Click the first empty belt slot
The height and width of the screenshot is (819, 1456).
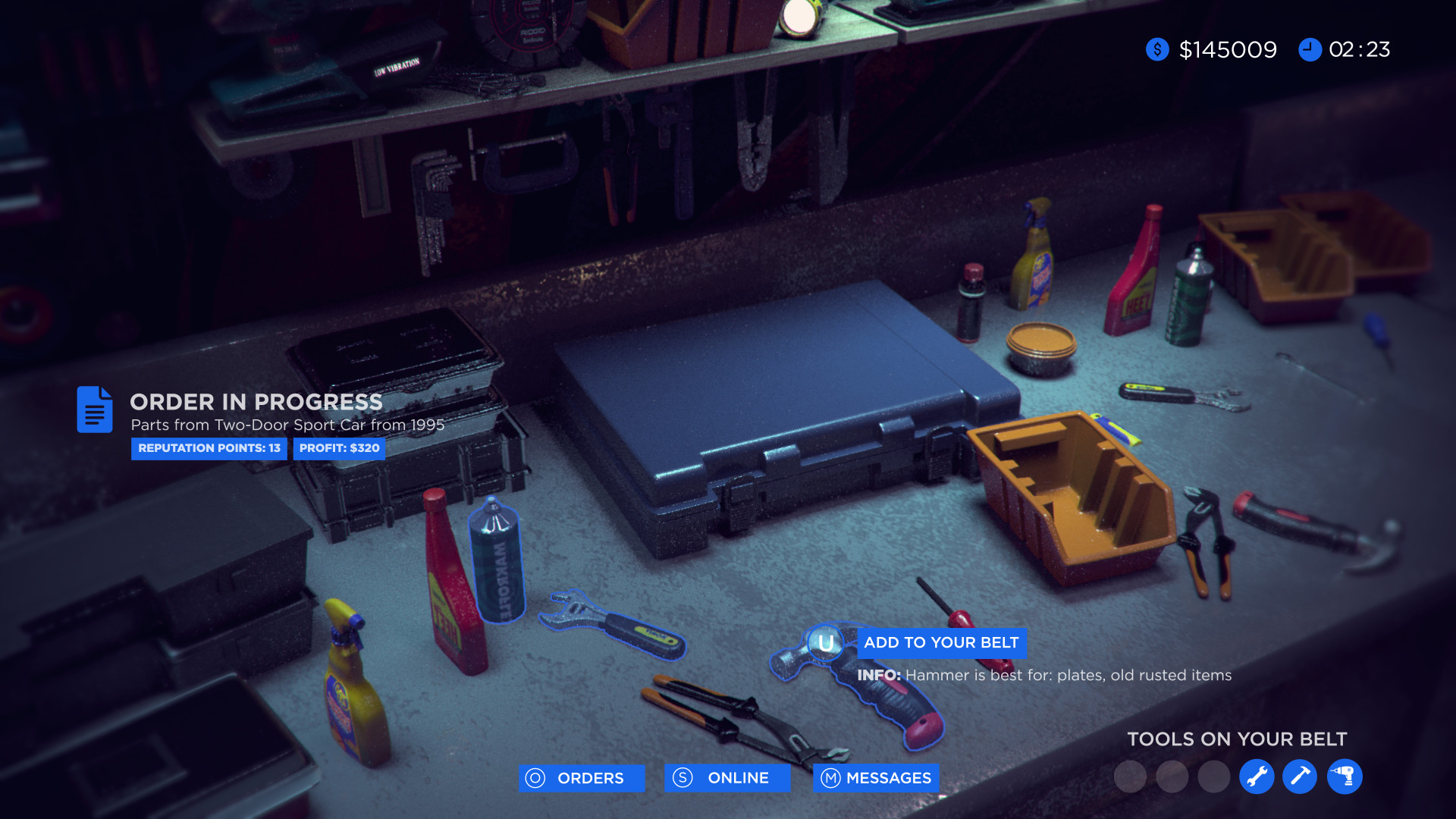(1131, 777)
